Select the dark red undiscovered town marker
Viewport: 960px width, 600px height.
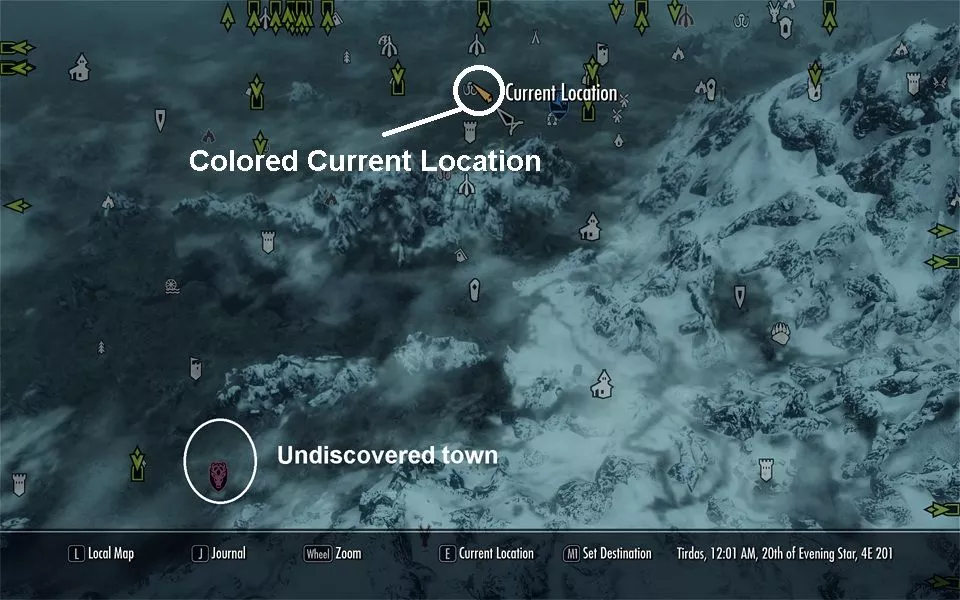[221, 472]
